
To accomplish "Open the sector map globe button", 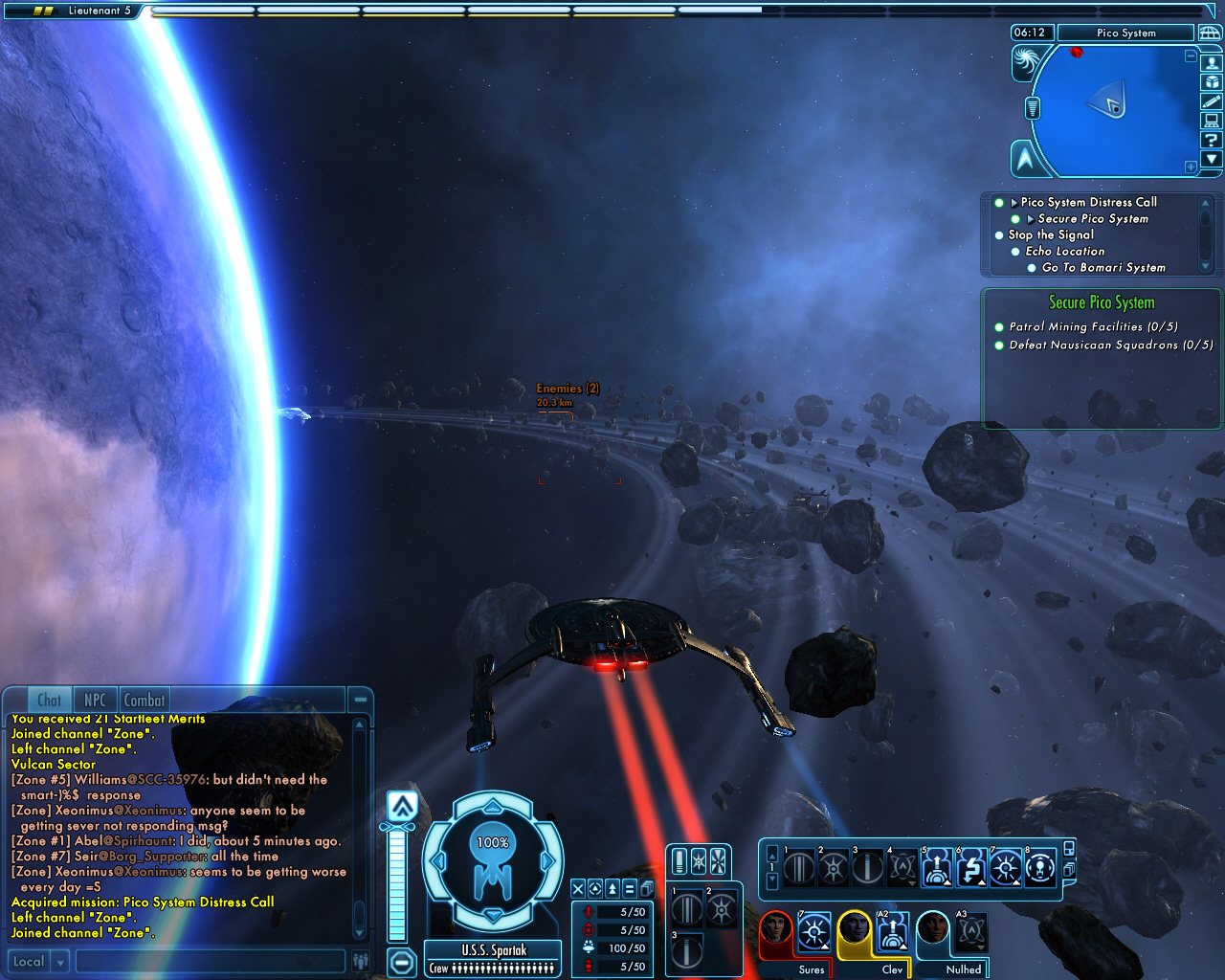I will coord(1210,33).
